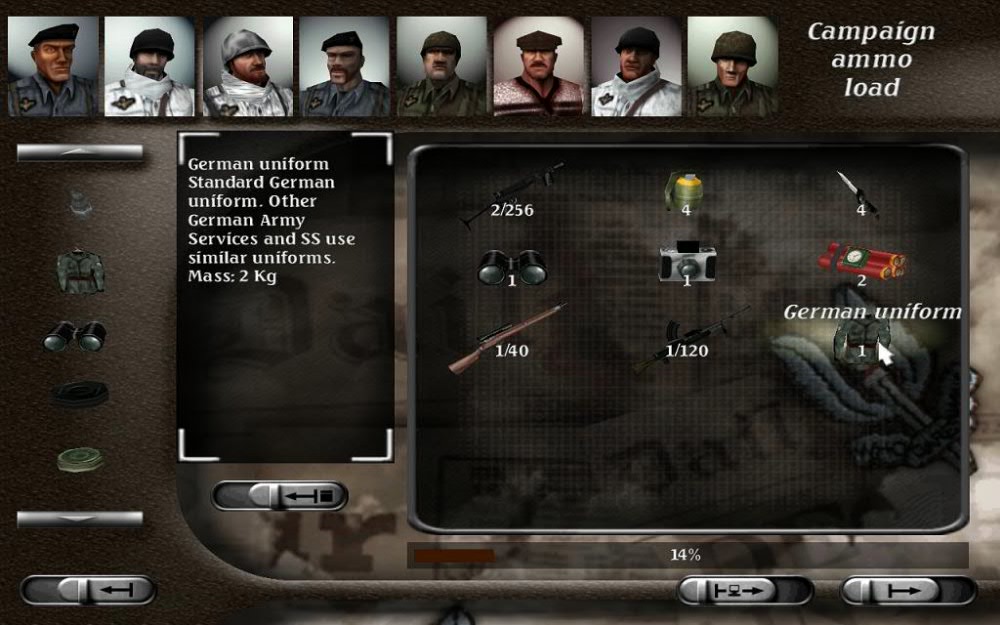This screenshot has width=1000, height=625.
Task: Pick the green landmine from the equipment list
Action: point(81,459)
